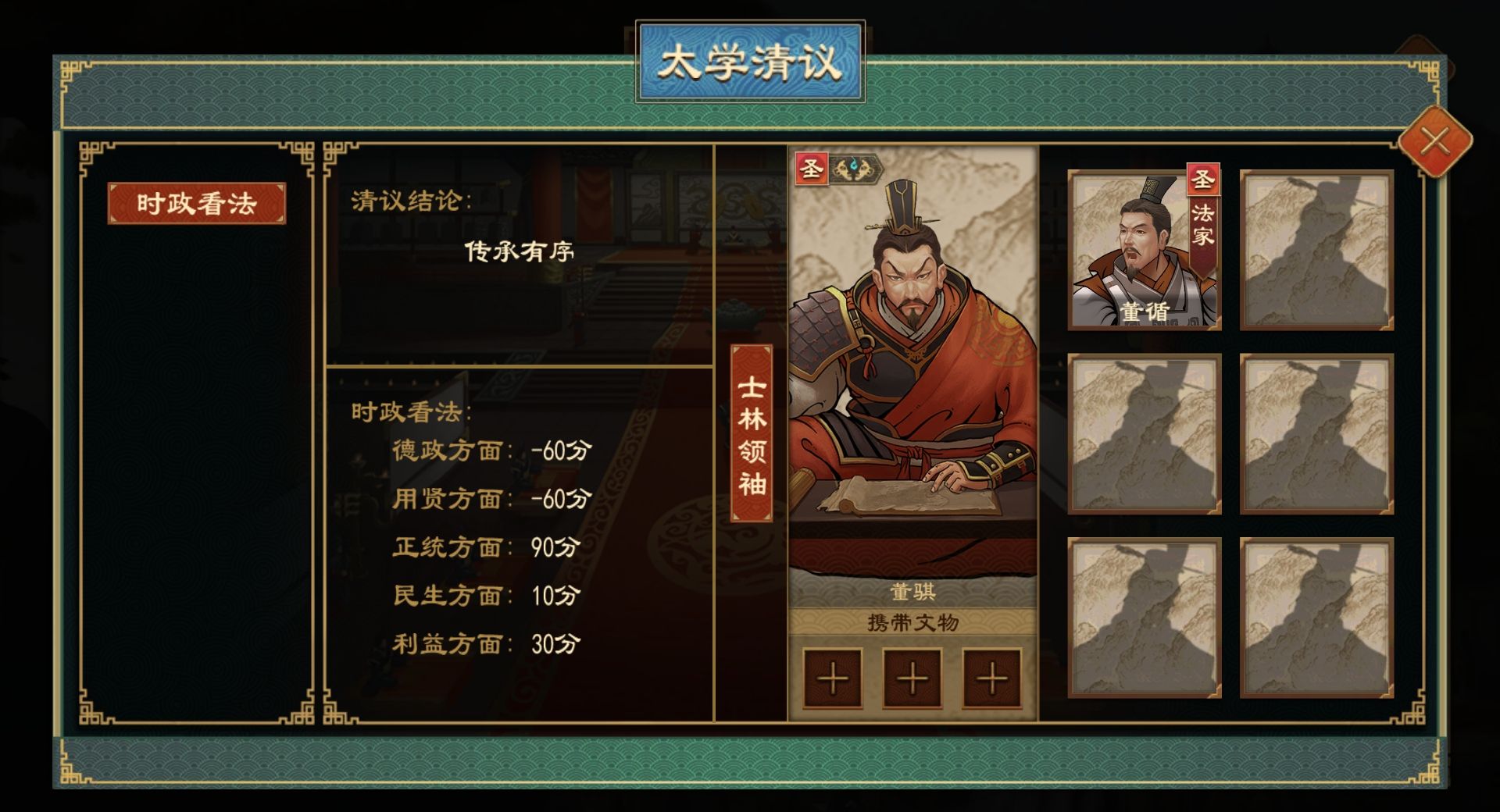Screen dimensions: 1500x812
Task: Expand the 清议结论 conclusion section
Action: point(410,201)
